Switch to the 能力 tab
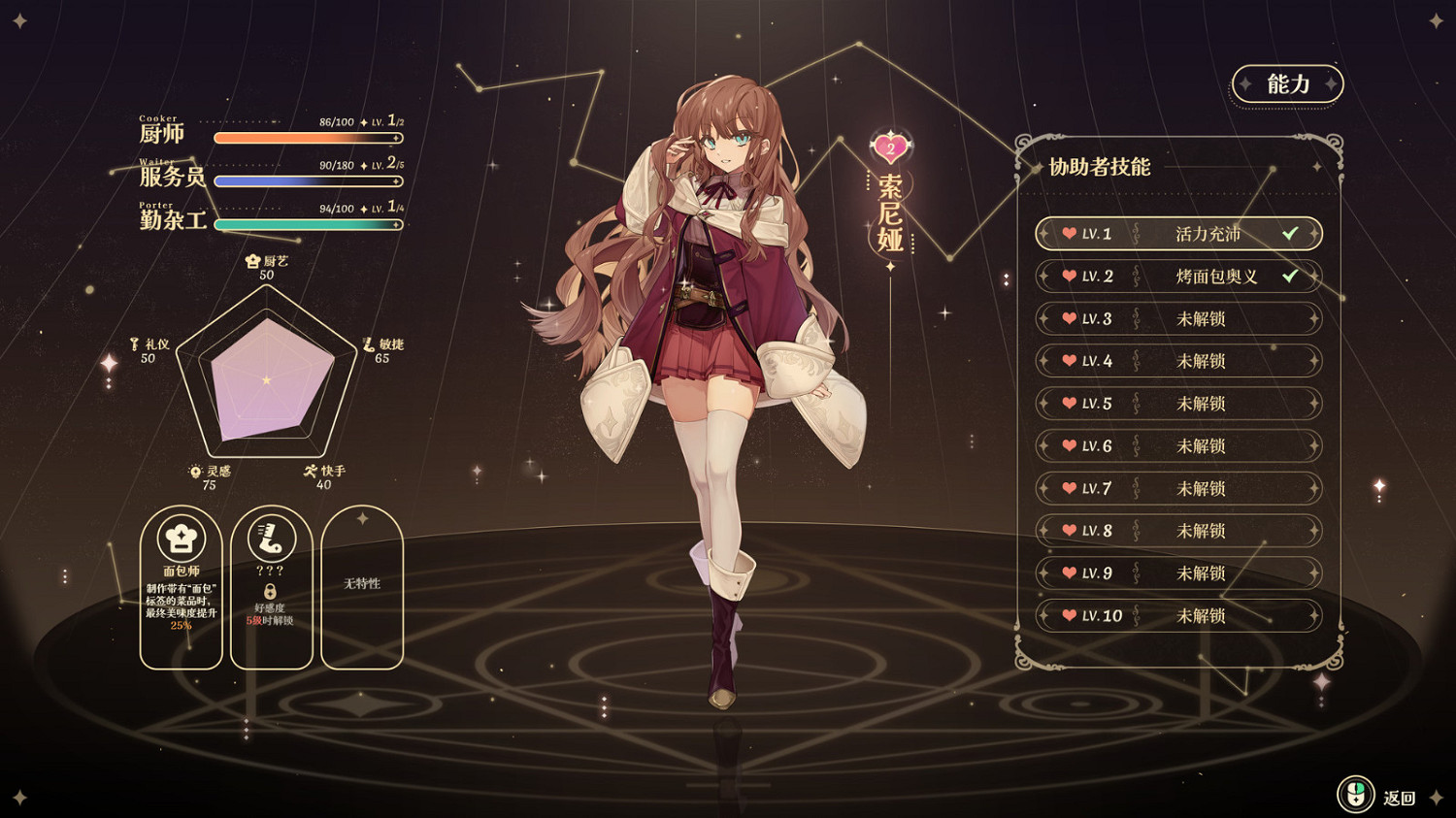1456x818 pixels. point(1288,85)
